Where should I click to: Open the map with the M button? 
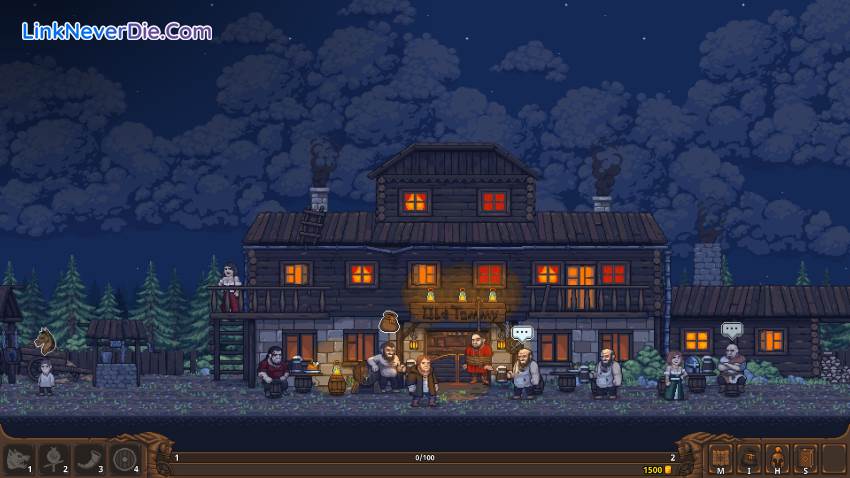click(x=719, y=458)
